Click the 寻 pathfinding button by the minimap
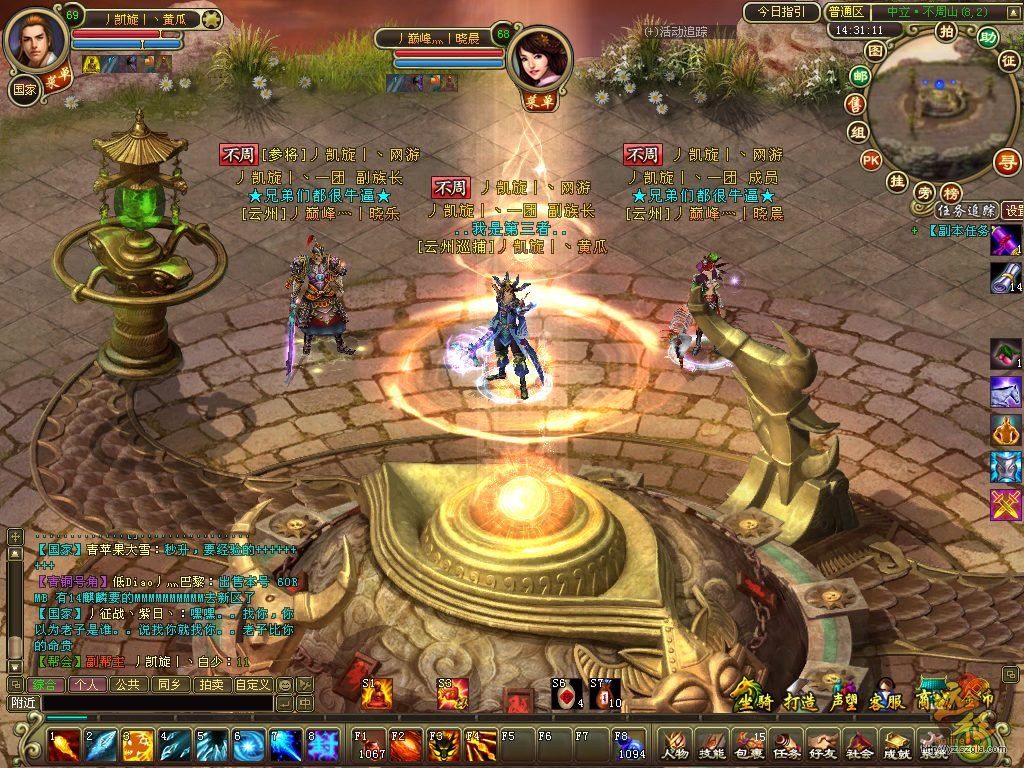The image size is (1024, 768). (1006, 162)
